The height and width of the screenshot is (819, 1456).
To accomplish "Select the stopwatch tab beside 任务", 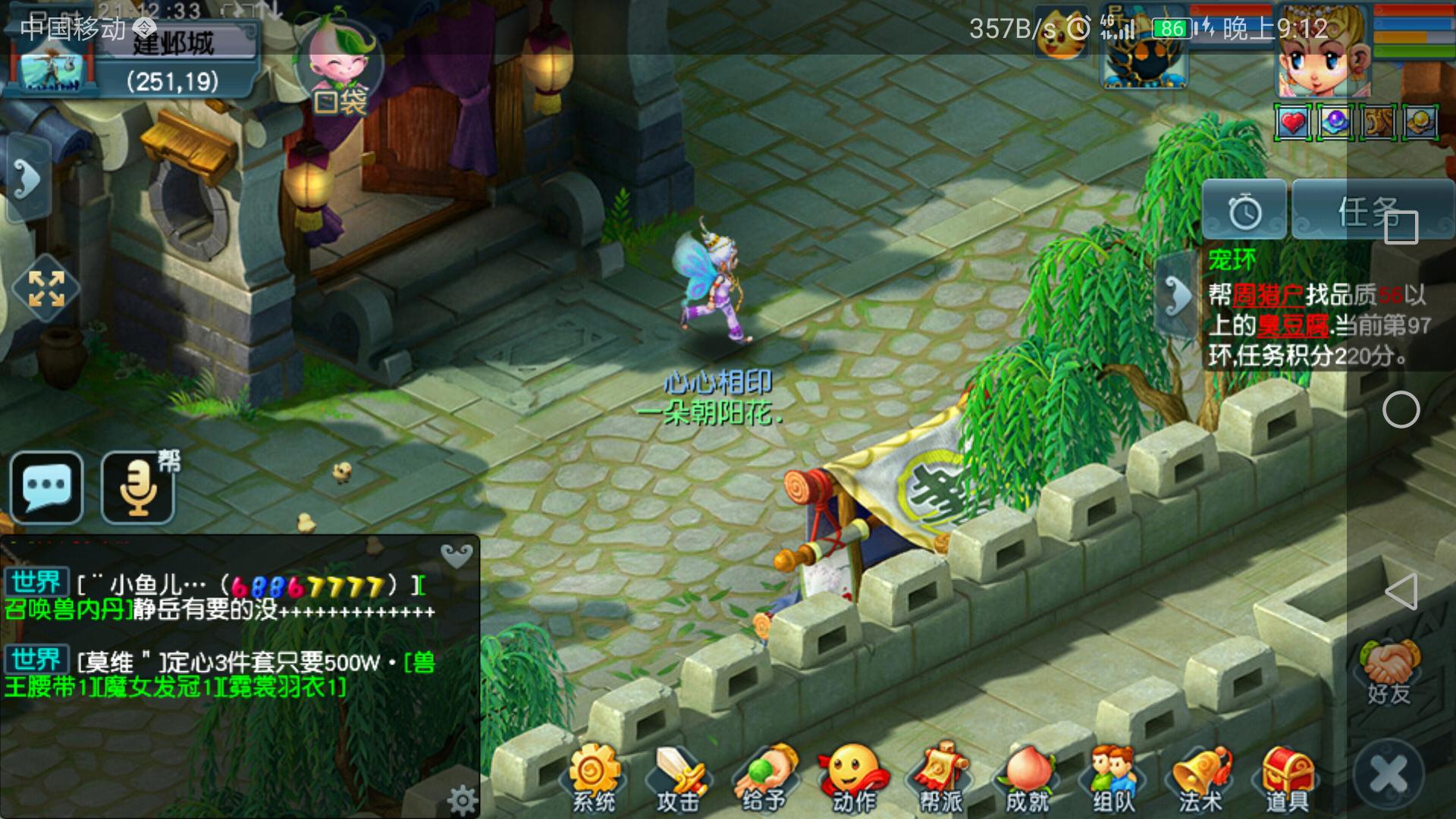I will pos(1244,212).
